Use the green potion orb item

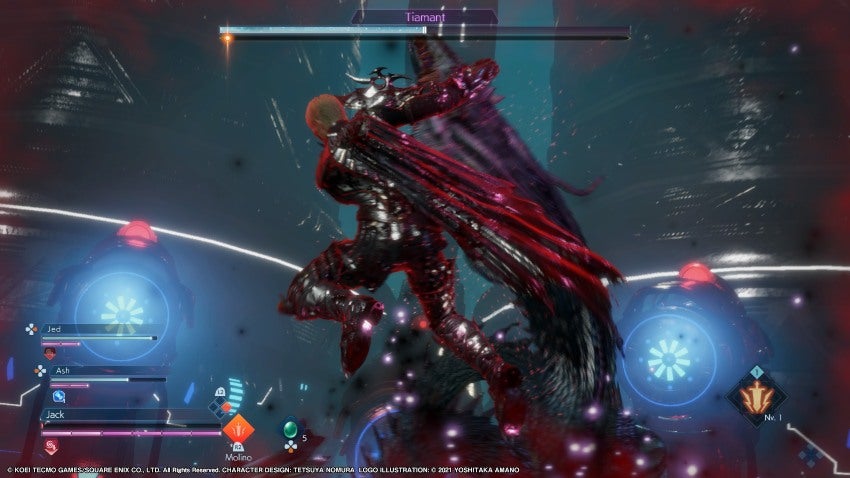coord(290,429)
